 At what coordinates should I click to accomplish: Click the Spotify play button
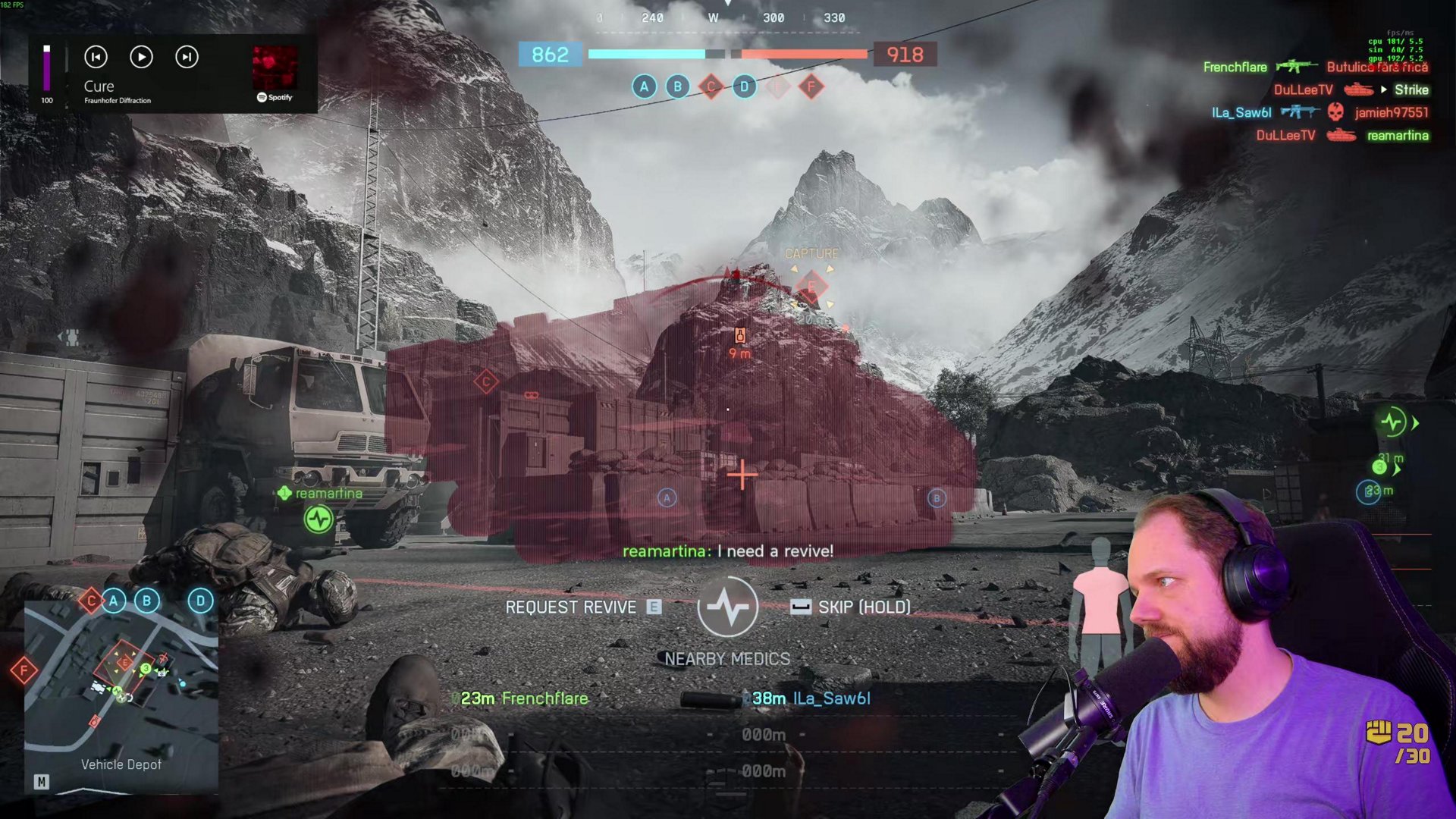pos(141,57)
